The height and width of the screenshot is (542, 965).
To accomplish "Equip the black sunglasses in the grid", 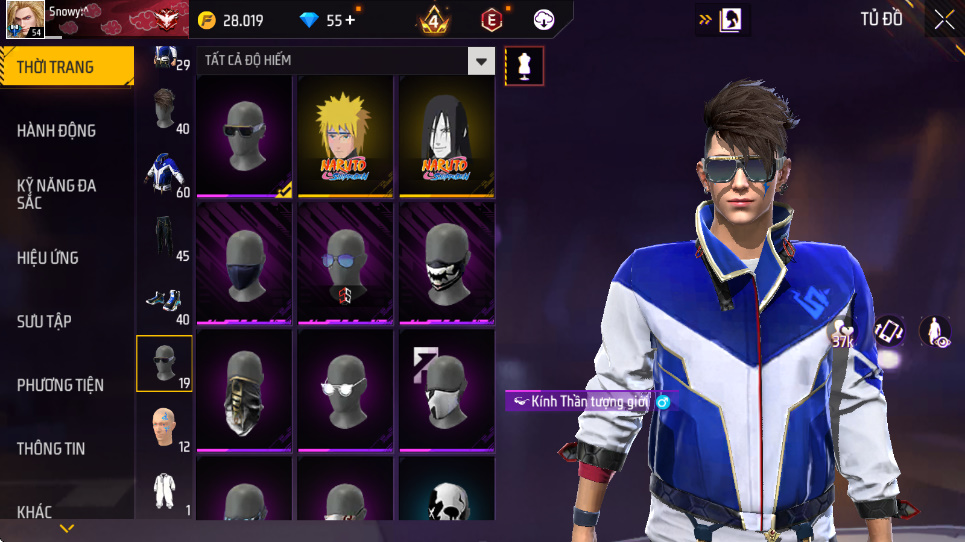I will point(245,135).
